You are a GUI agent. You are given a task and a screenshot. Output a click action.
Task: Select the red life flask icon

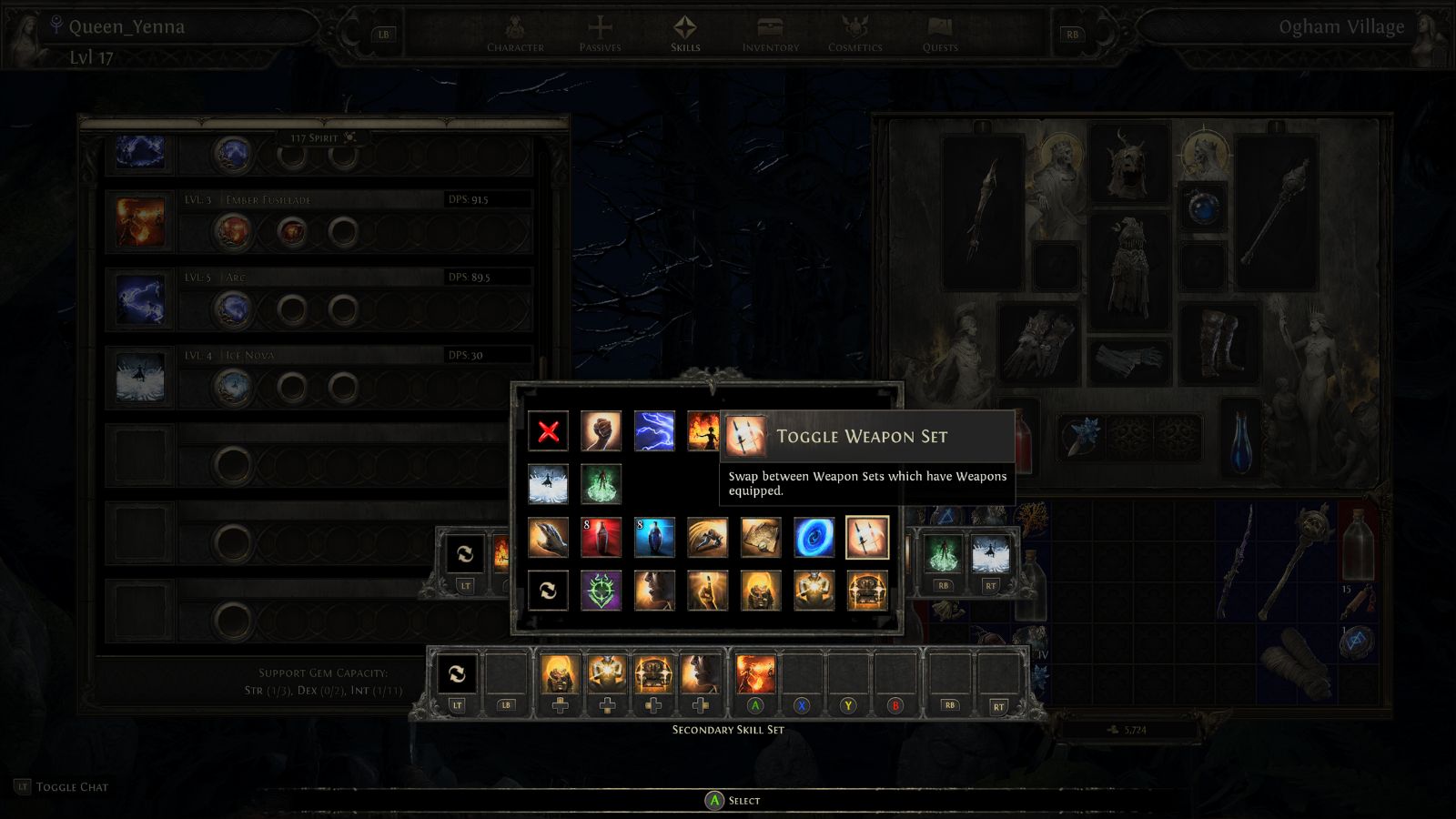[602, 538]
